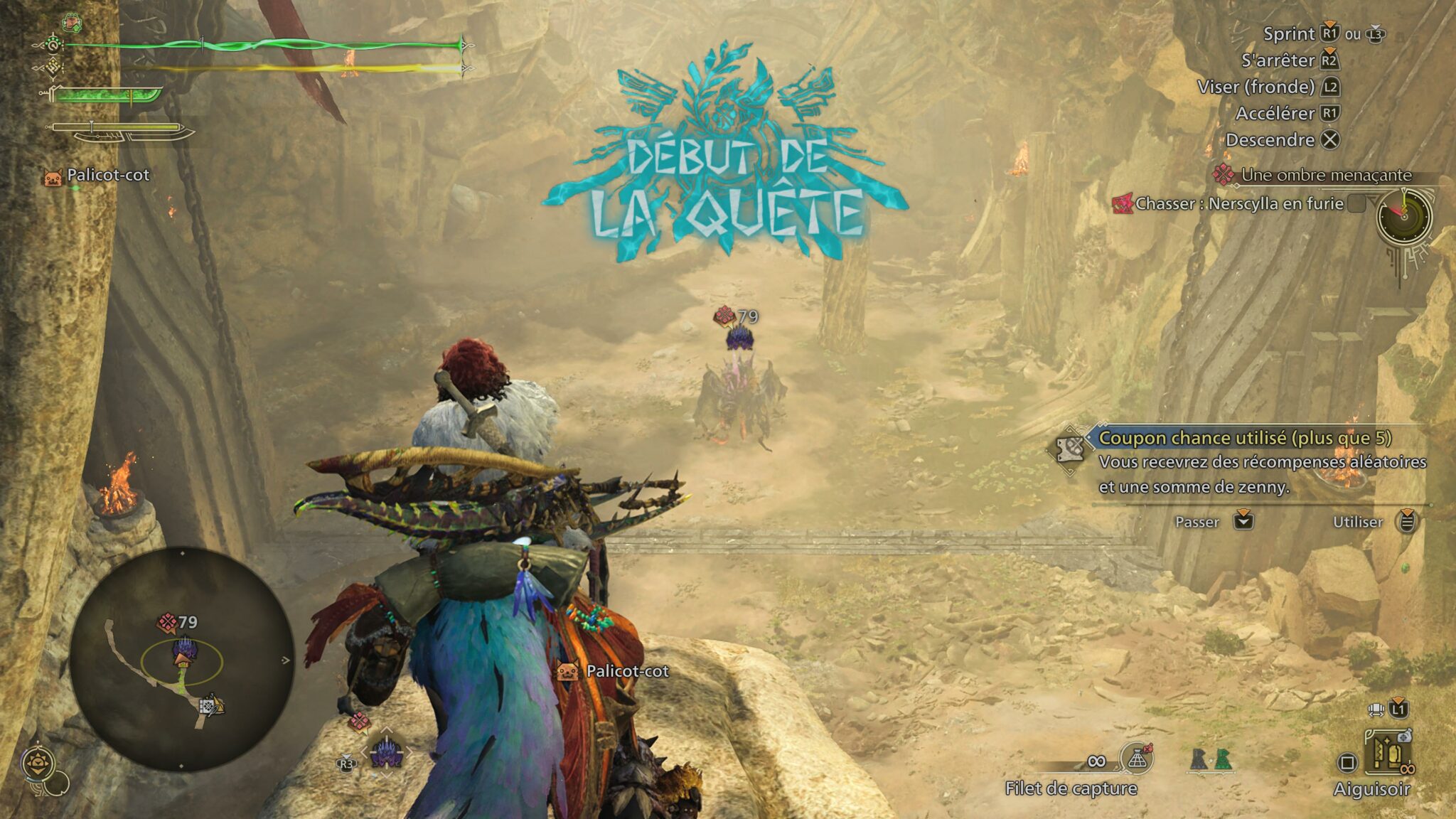Click the quest timer clock dial
1456x819 pixels.
pos(1404,217)
